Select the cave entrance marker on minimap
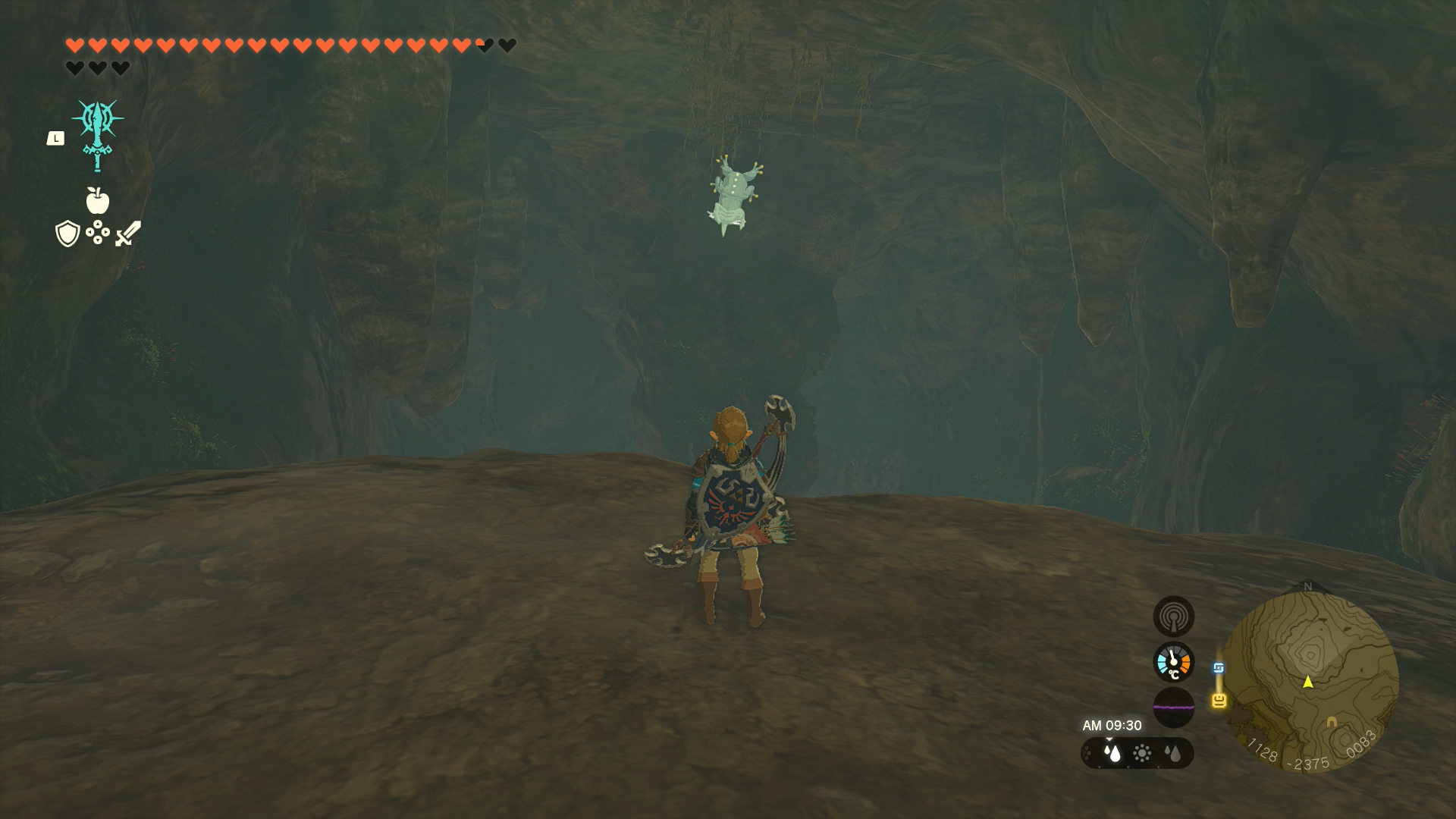Screen dimensions: 1456x819 pyautogui.click(x=1332, y=722)
